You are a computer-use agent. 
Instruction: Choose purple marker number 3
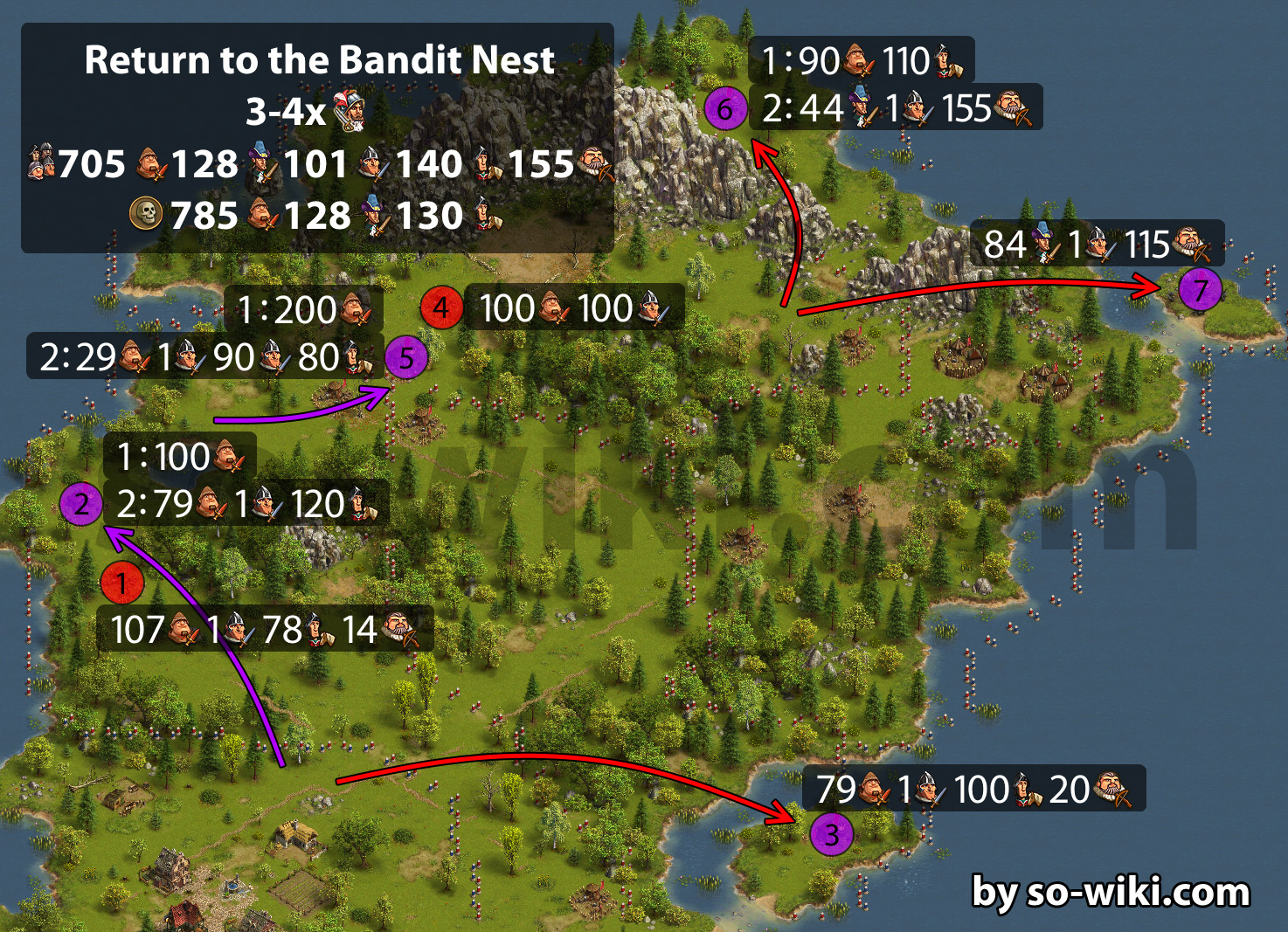pyautogui.click(x=832, y=834)
